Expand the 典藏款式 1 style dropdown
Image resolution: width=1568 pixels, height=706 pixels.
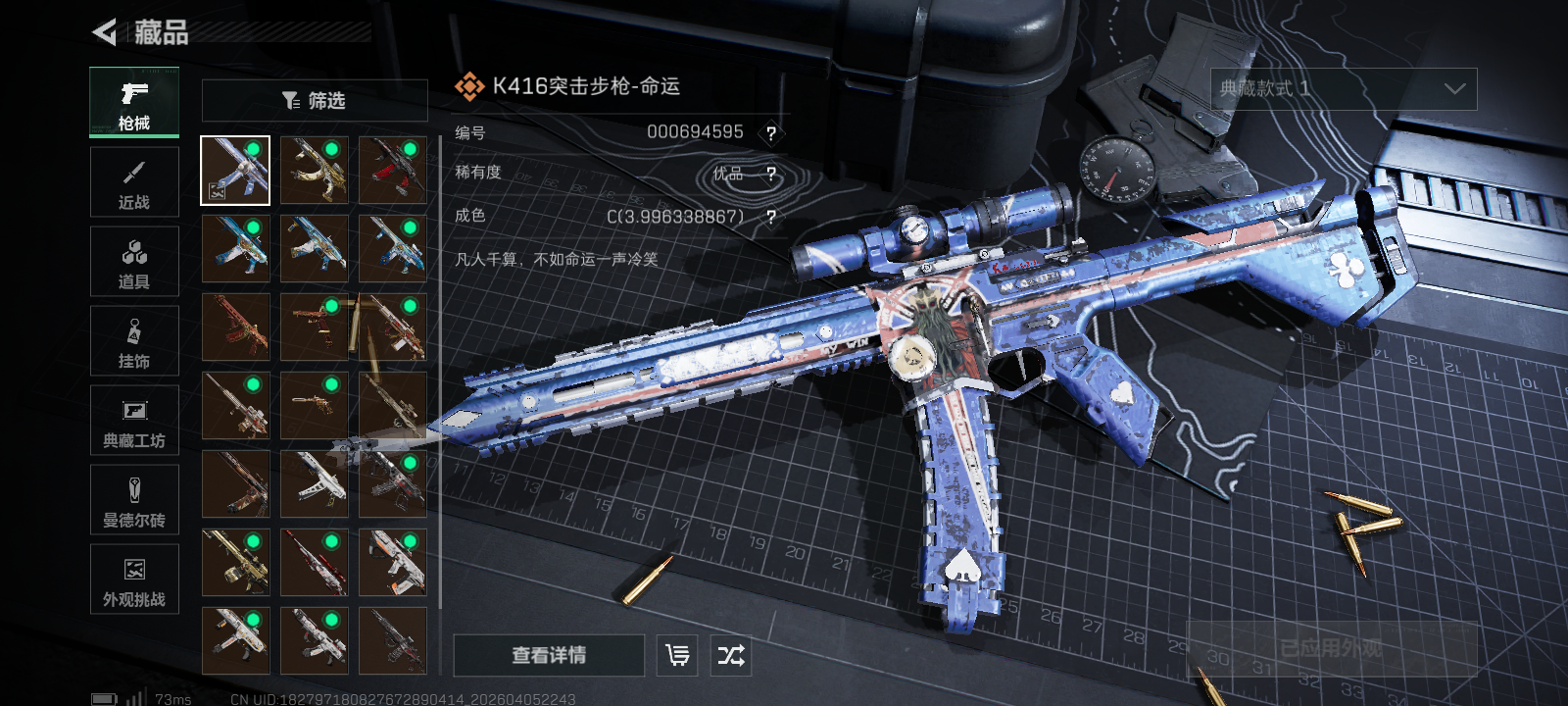(1344, 89)
